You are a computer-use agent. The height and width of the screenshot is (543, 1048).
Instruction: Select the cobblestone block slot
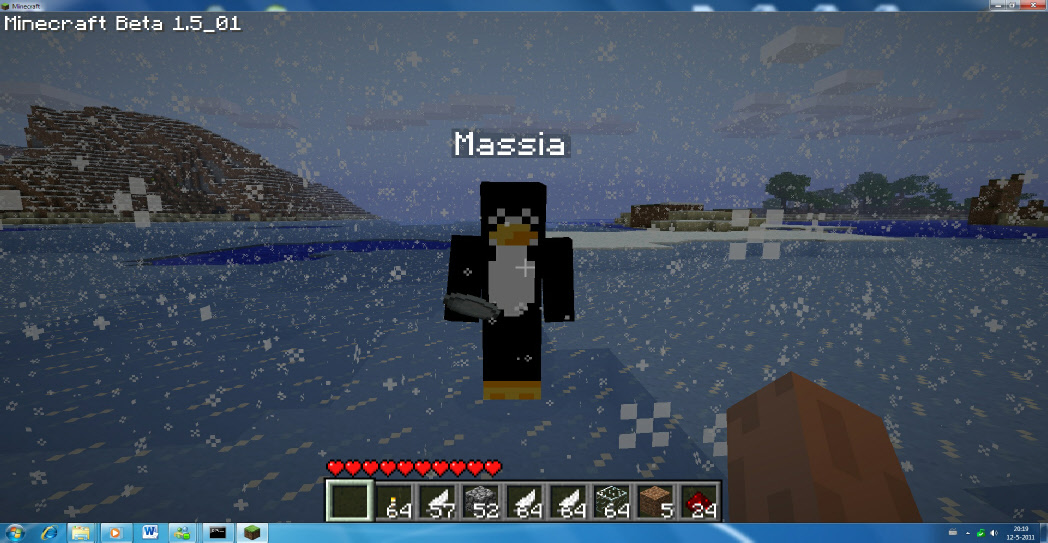(x=481, y=501)
